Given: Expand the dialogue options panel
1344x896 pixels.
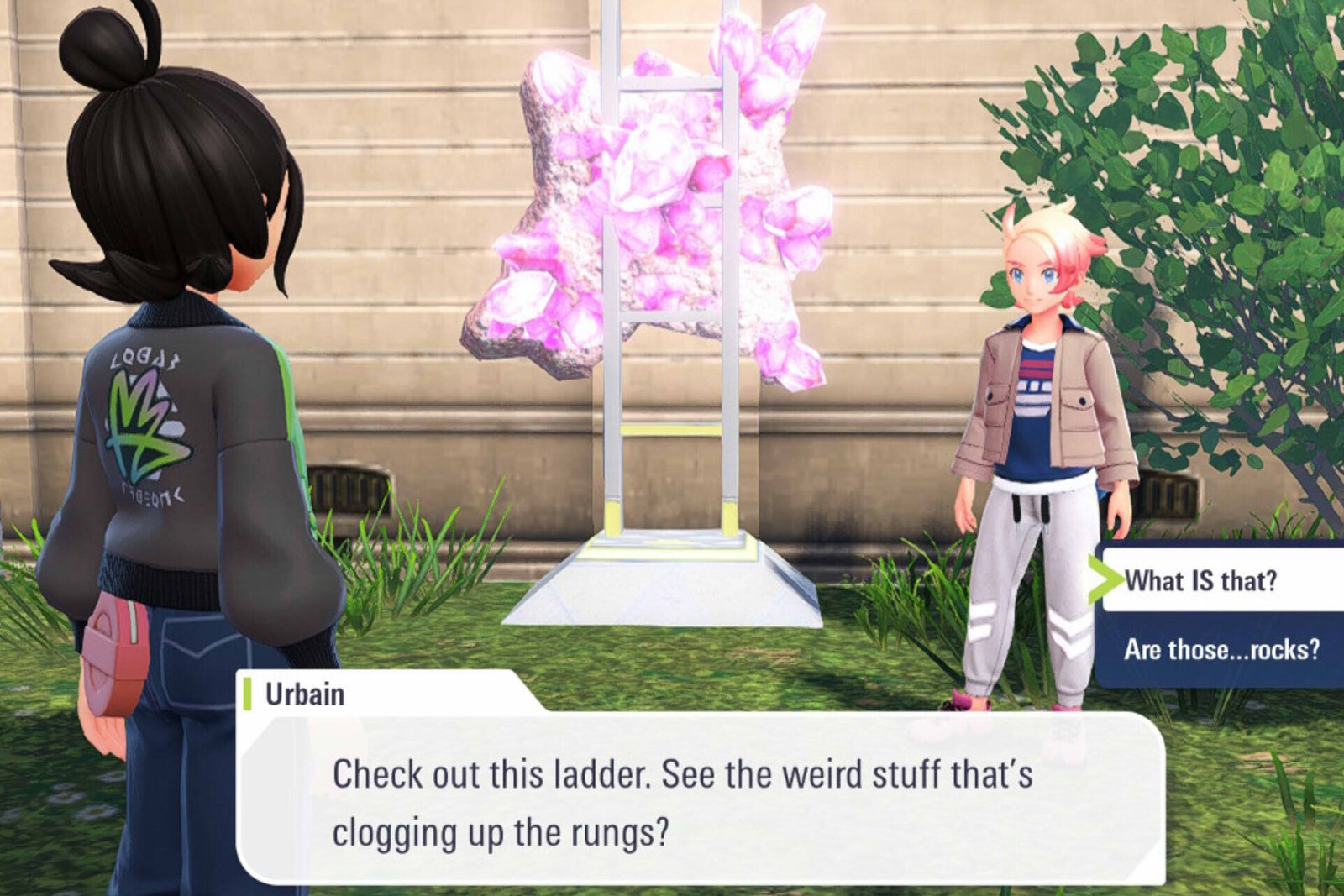Looking at the screenshot, I should click(1218, 613).
